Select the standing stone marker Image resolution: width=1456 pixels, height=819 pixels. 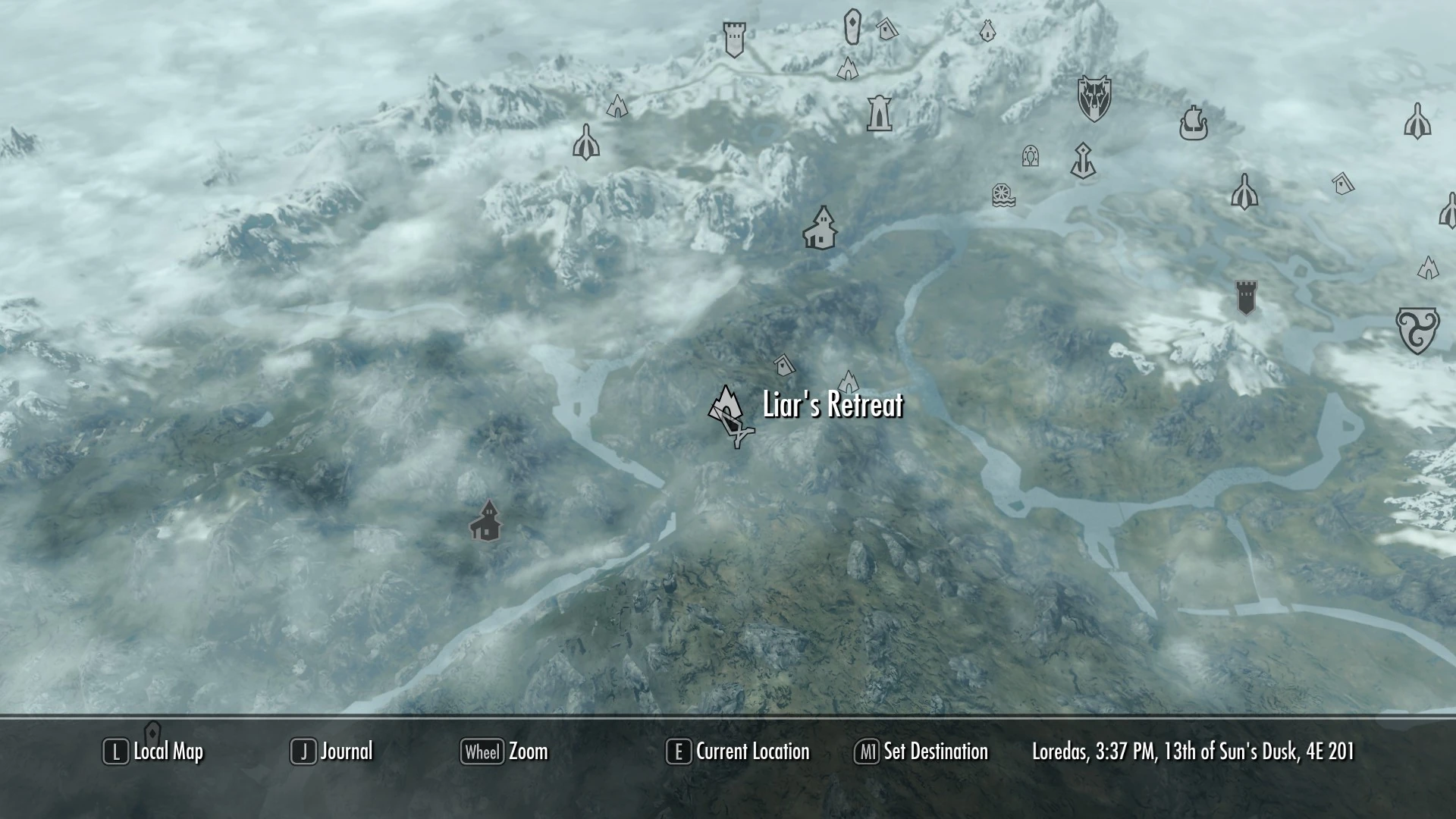(x=852, y=25)
